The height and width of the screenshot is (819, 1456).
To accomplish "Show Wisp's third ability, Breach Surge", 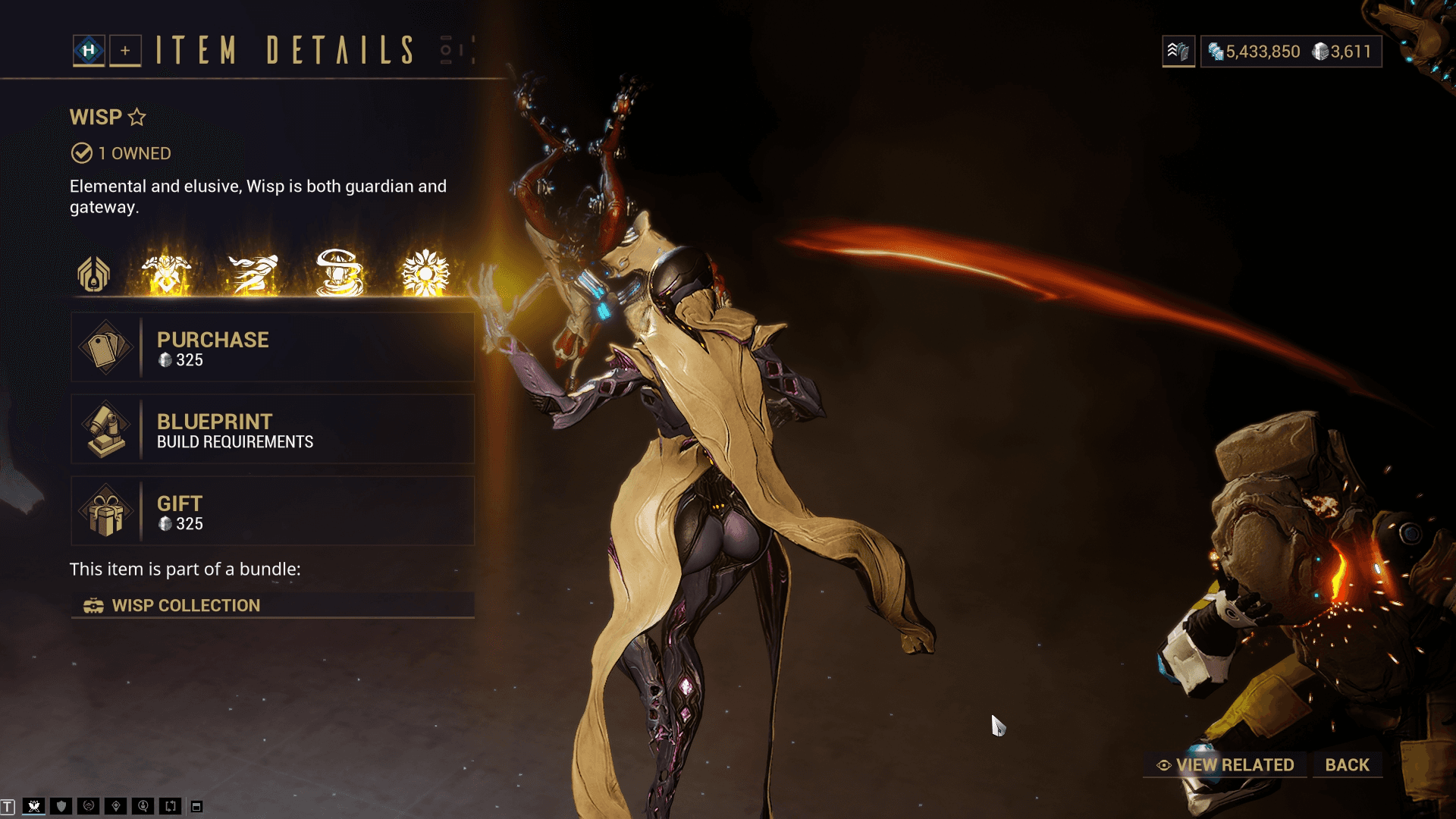I will pyautogui.click(x=339, y=273).
